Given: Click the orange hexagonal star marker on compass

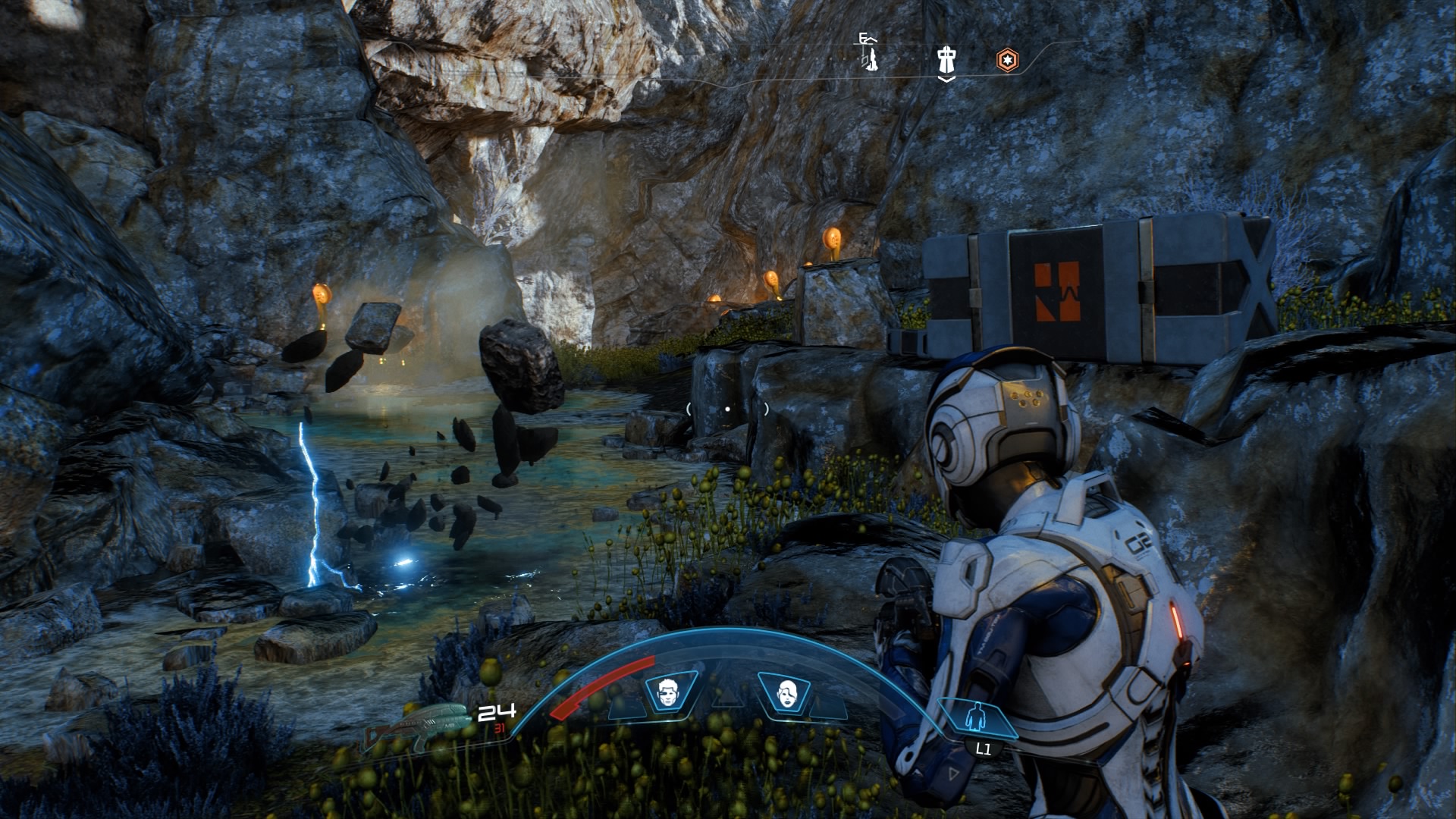Looking at the screenshot, I should (x=1008, y=60).
